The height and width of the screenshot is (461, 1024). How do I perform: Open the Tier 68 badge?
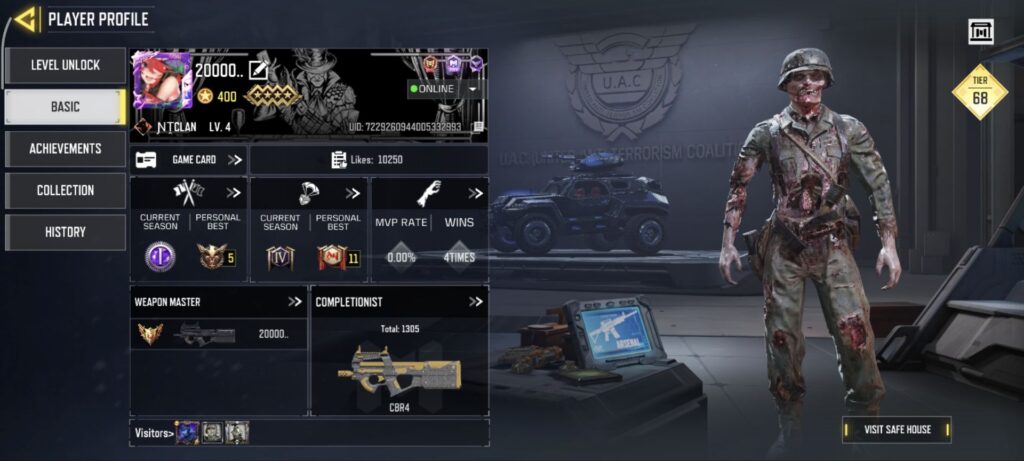pos(979,92)
